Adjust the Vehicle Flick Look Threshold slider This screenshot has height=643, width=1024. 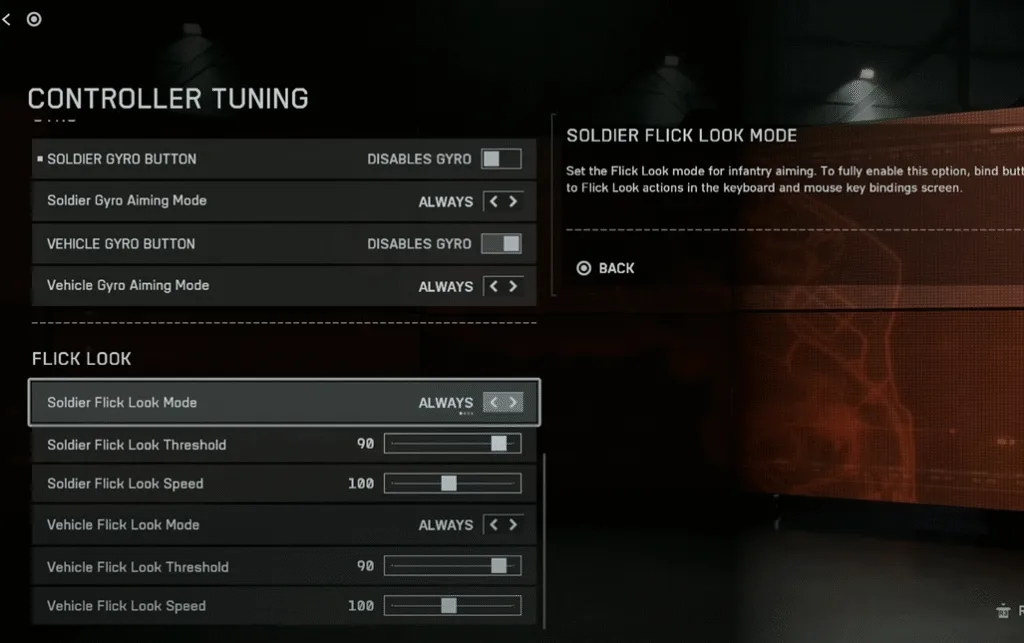click(499, 566)
